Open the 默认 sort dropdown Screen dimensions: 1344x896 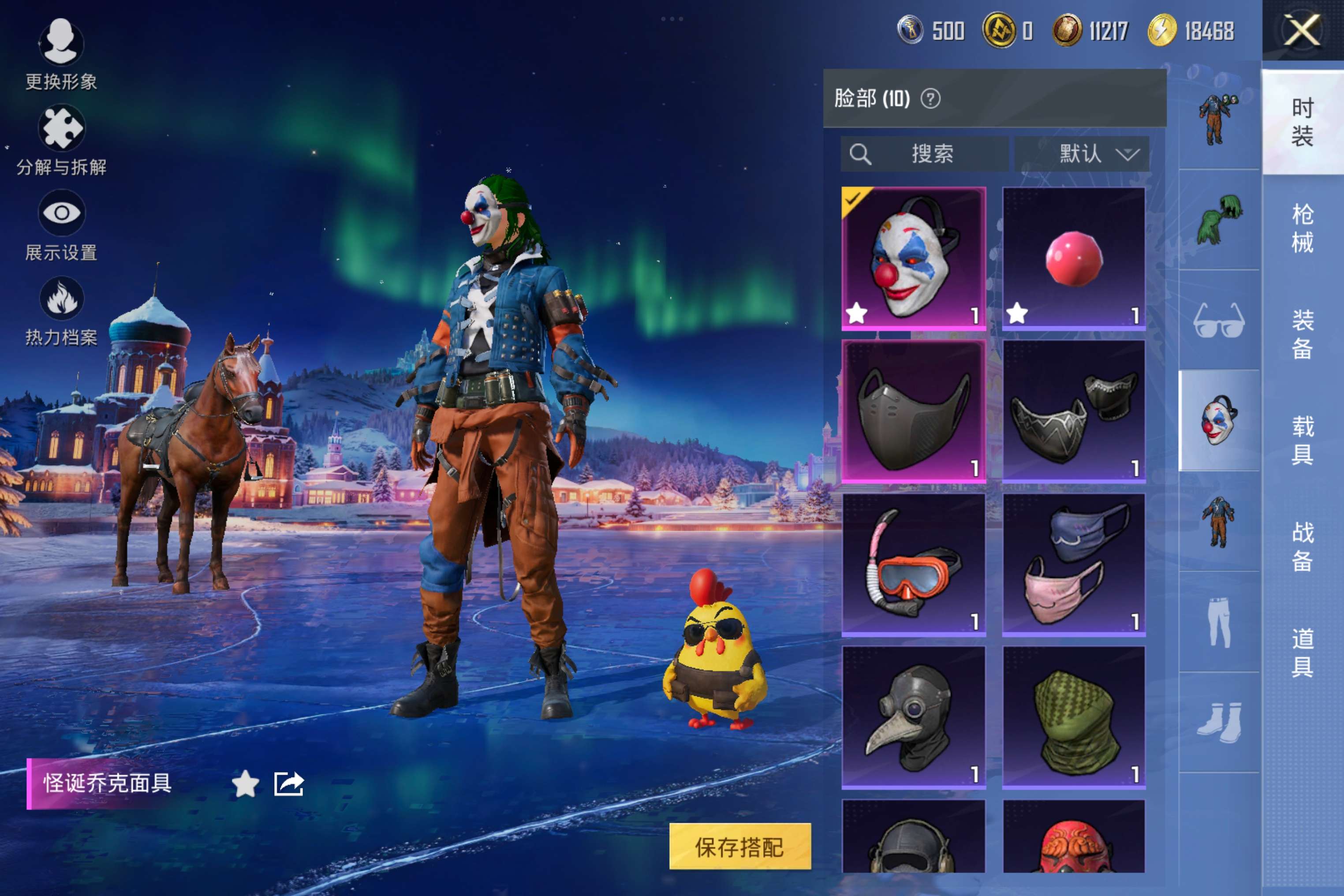pos(1082,154)
